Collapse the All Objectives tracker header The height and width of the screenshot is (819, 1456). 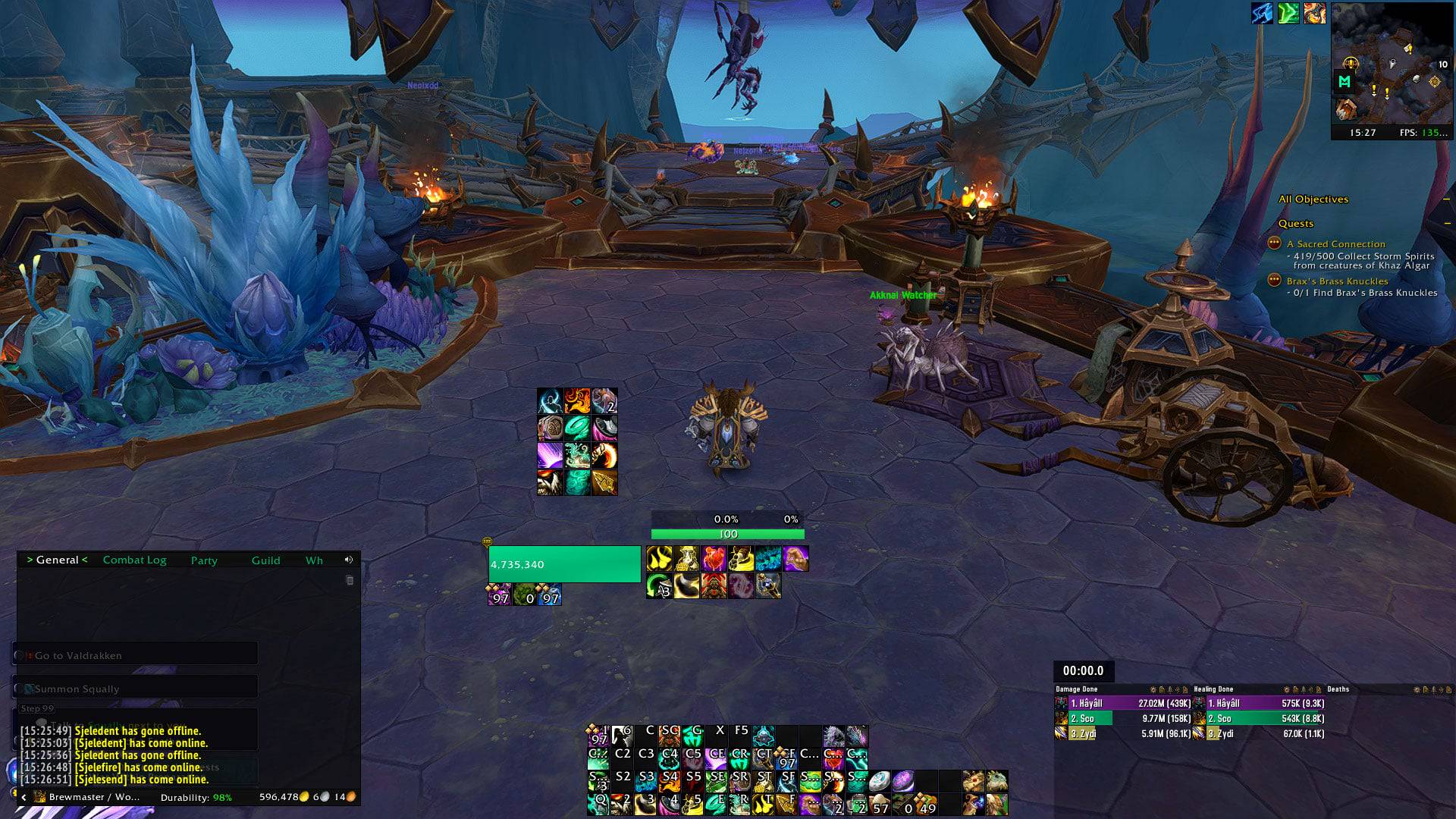[x=1447, y=199]
